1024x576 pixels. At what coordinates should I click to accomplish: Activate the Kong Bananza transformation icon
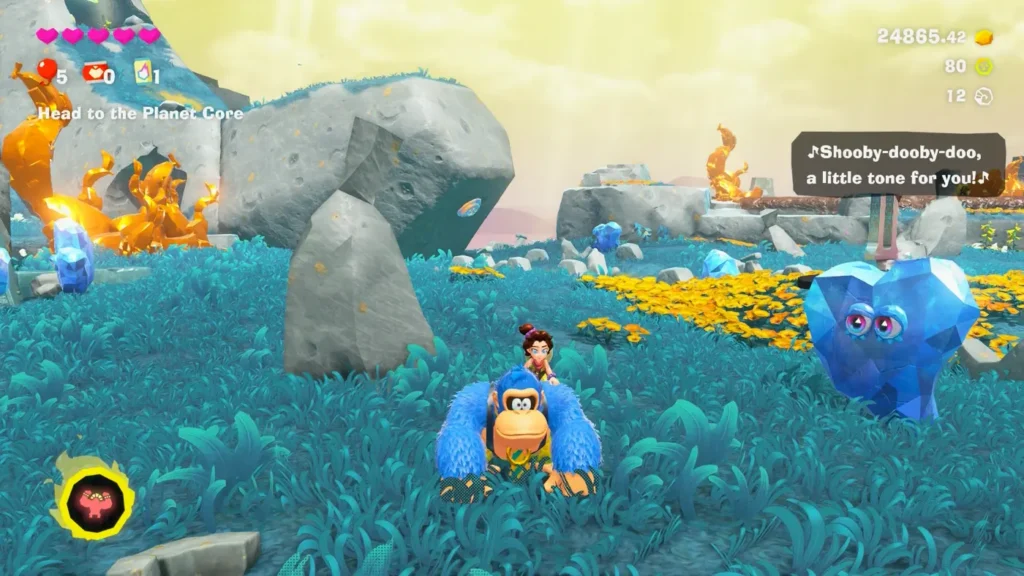pyautogui.click(x=95, y=496)
